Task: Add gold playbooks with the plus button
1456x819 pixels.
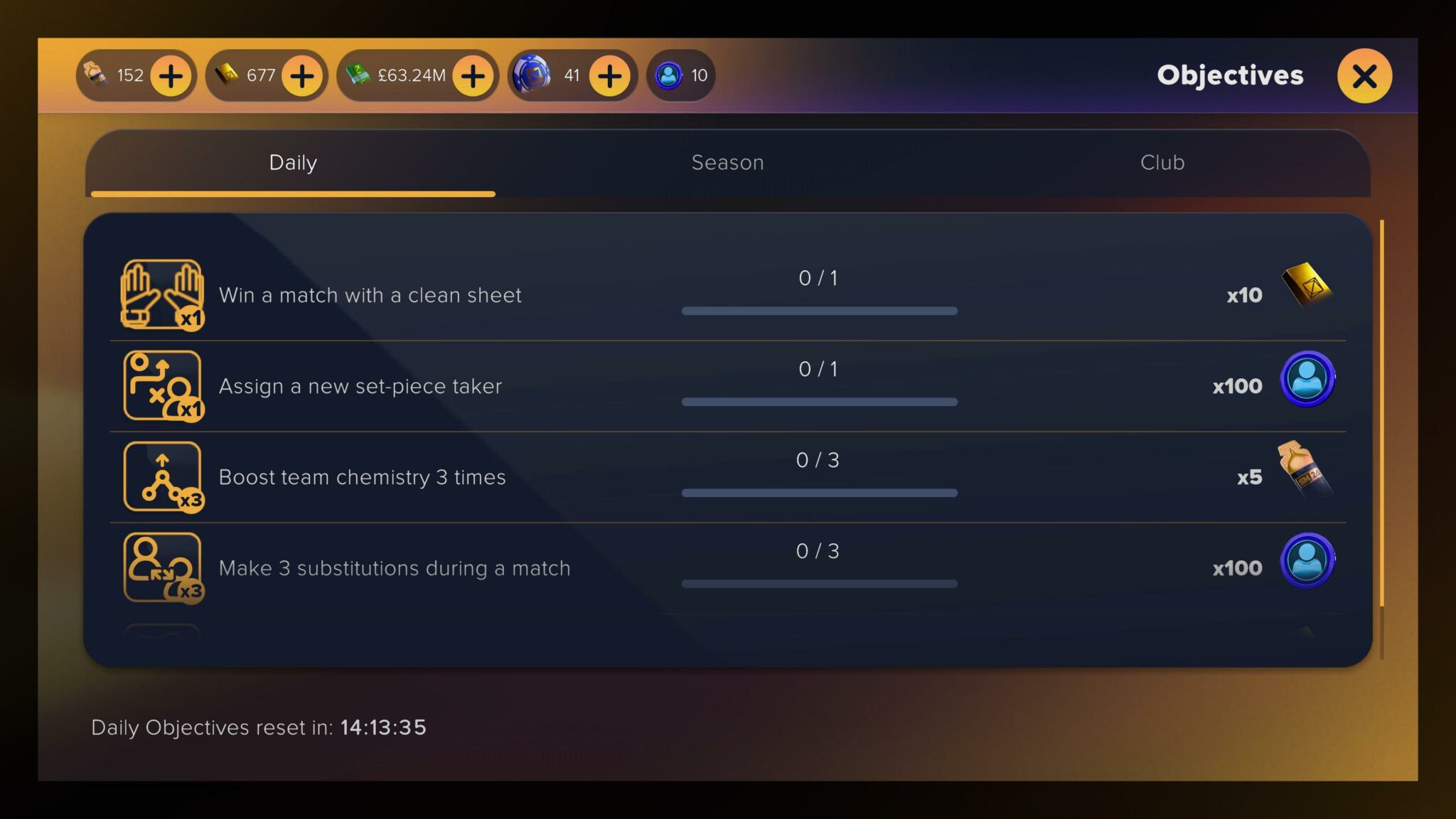Action: [301, 75]
